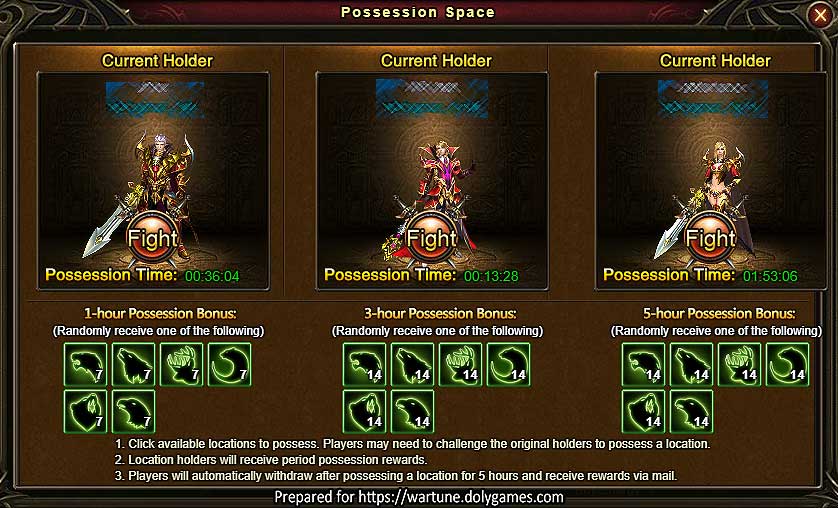
Task: Select the antlered stag reward in 1-hour bonus
Action: tap(180, 364)
